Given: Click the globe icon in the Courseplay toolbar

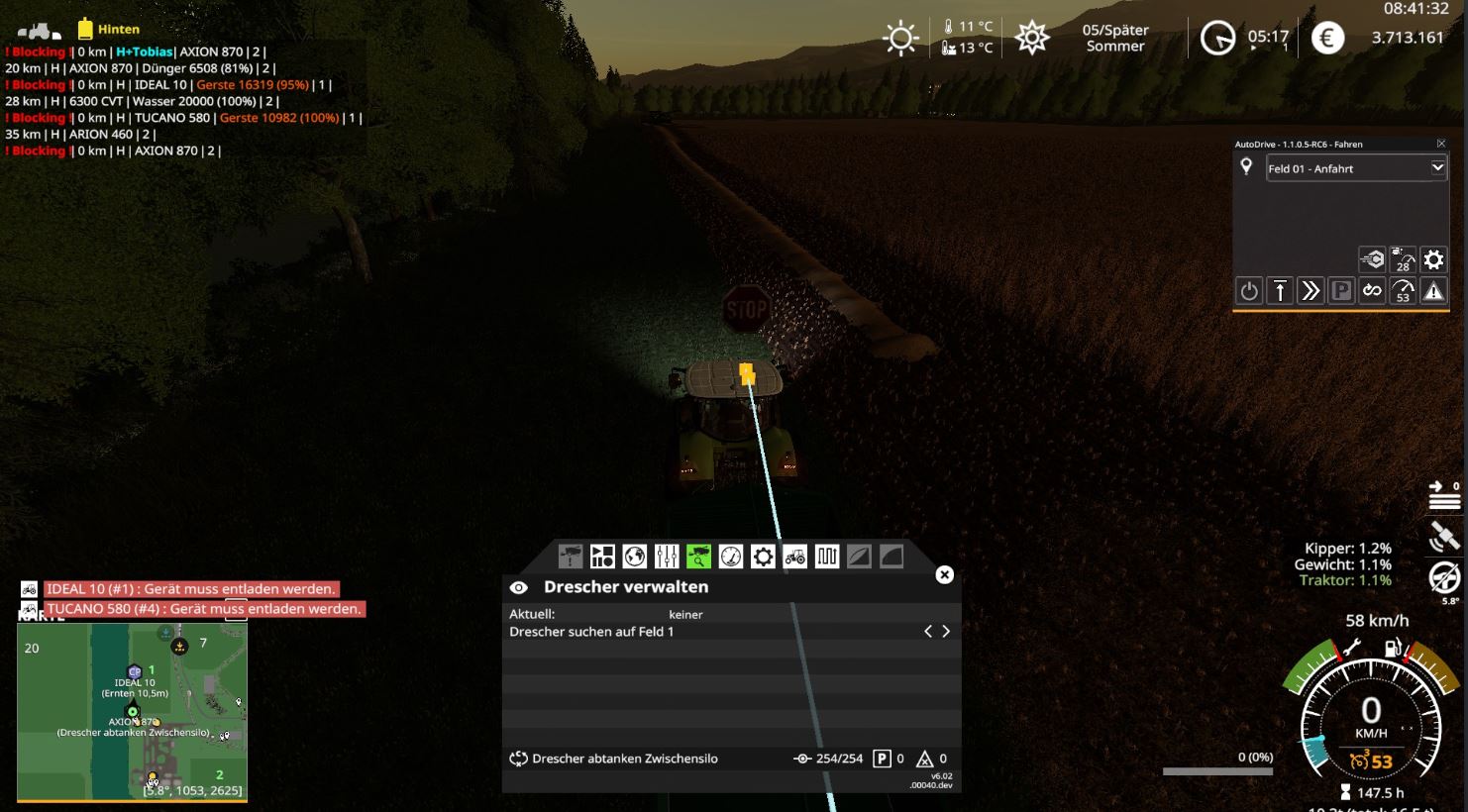Looking at the screenshot, I should coord(633,557).
